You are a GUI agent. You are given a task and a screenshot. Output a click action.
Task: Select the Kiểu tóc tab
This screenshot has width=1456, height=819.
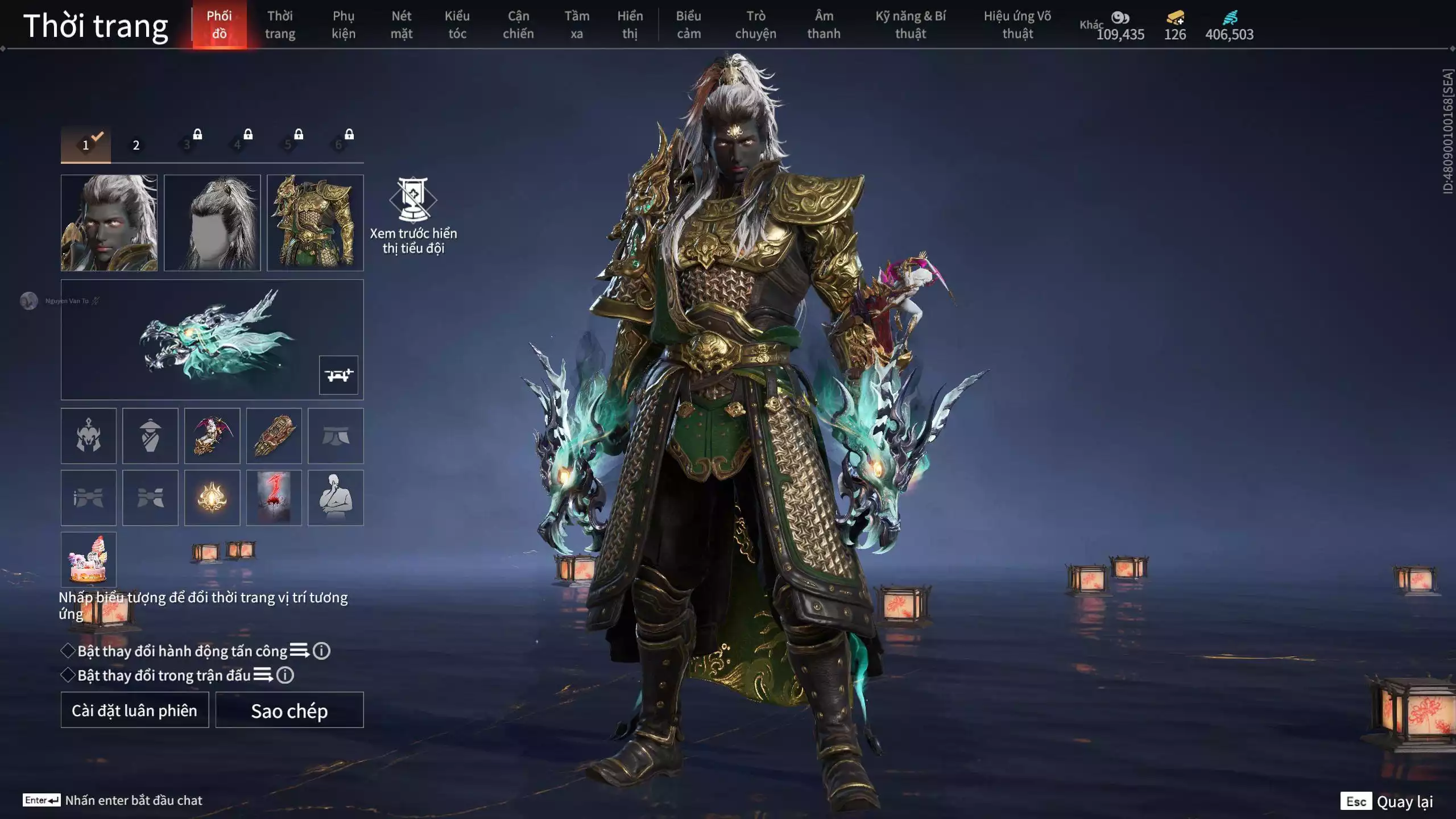(x=457, y=24)
